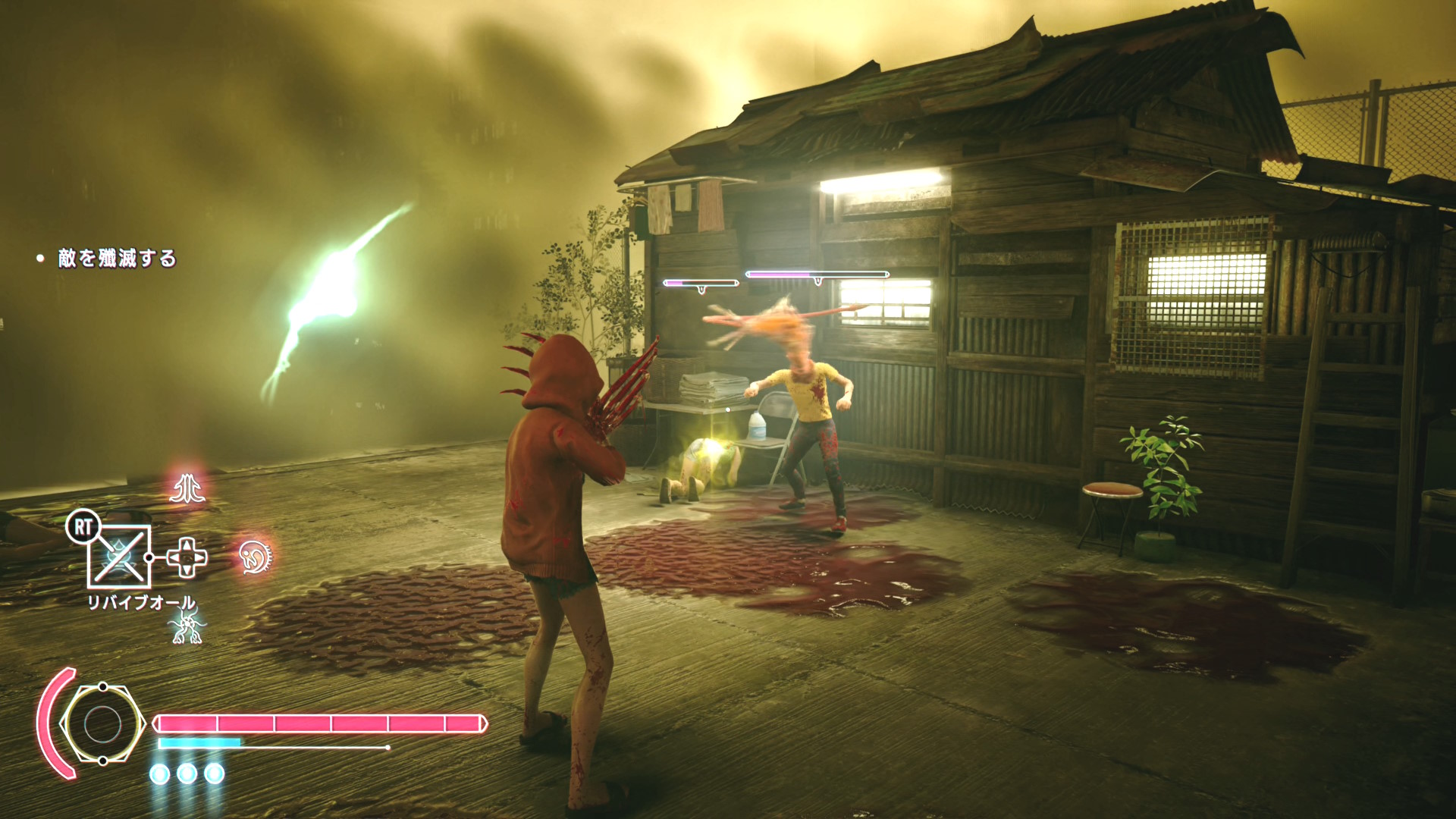The height and width of the screenshot is (819, 1456).
Task: Activate the curled creature skill icon
Action: (x=255, y=557)
